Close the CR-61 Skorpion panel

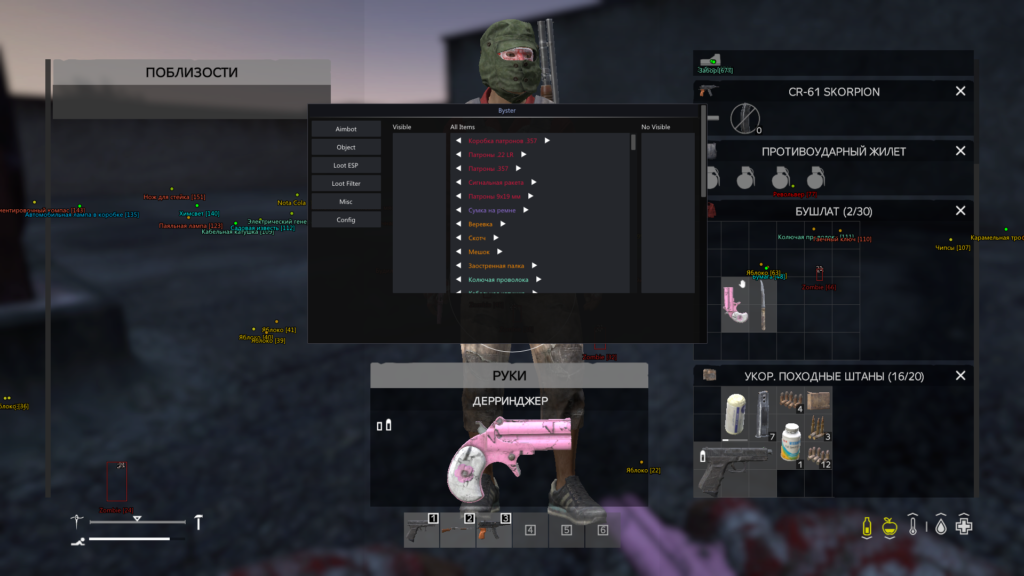pos(960,91)
